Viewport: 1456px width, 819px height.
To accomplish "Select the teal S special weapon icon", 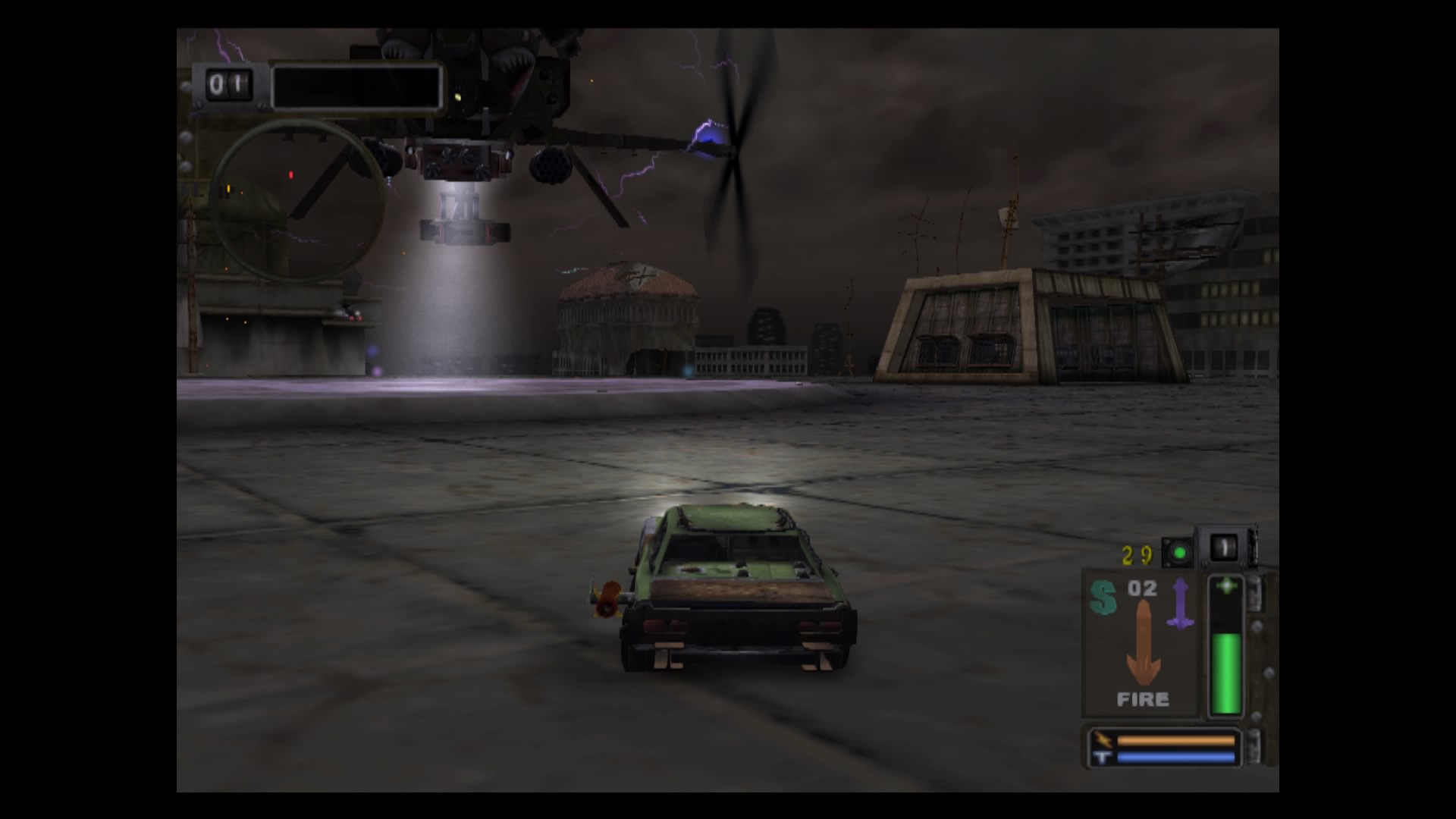I will point(1103,597).
